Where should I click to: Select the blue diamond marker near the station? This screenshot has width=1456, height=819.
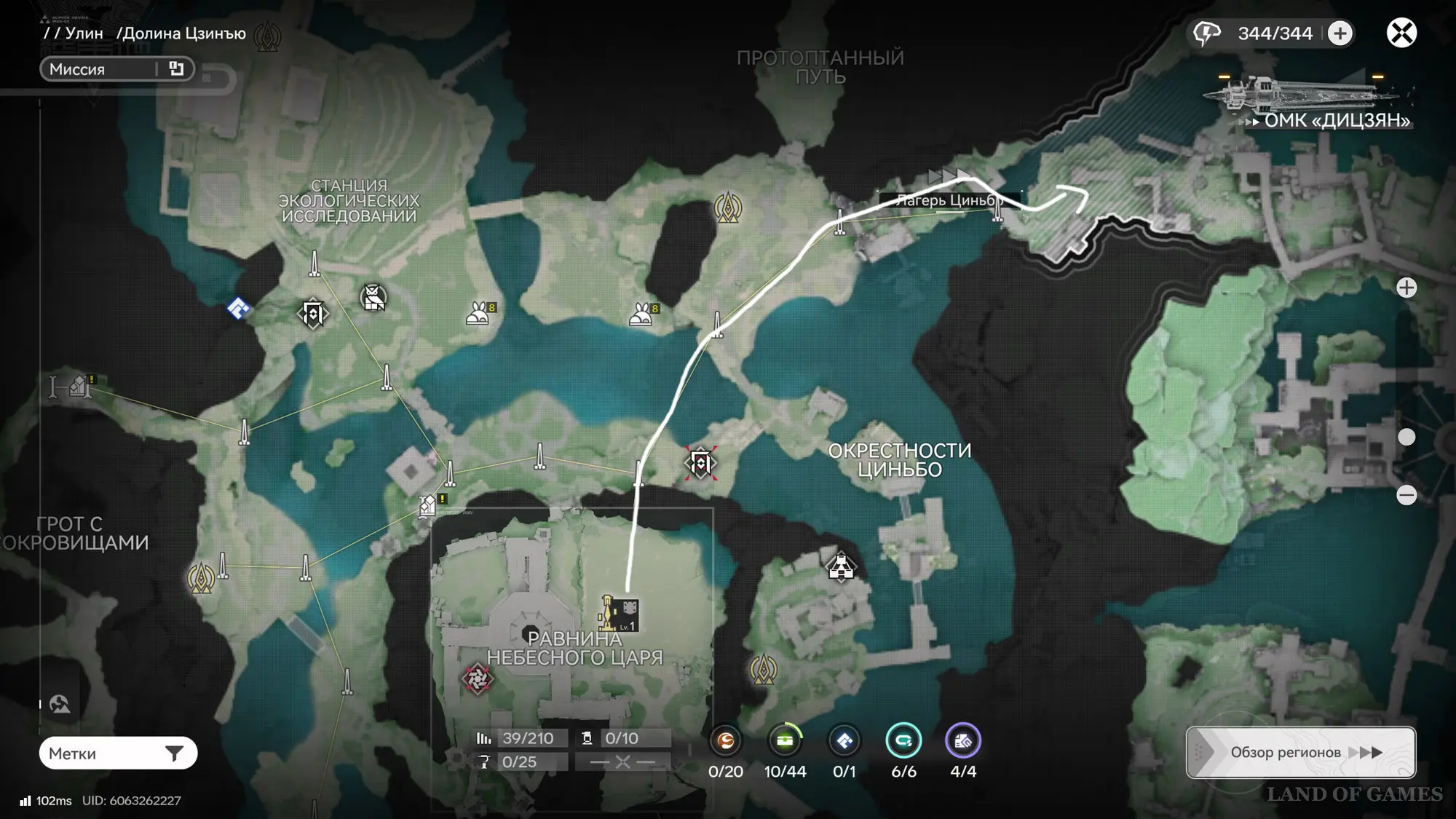(x=239, y=309)
